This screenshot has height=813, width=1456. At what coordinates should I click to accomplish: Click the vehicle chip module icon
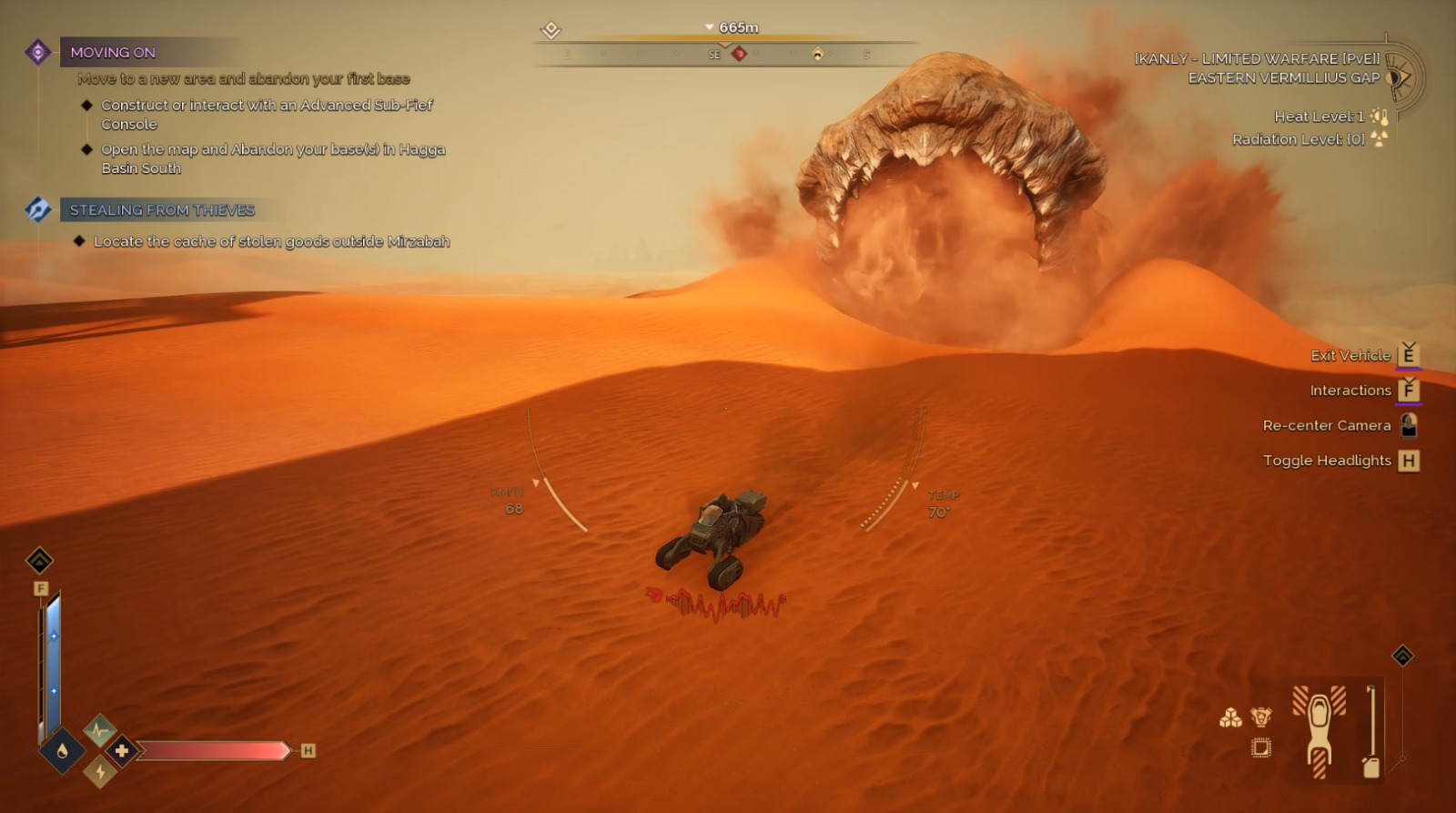pos(1260,748)
